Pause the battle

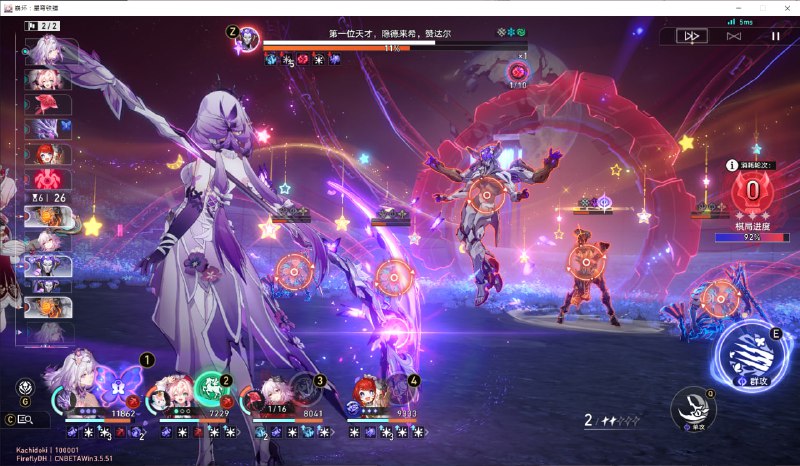(x=774, y=36)
